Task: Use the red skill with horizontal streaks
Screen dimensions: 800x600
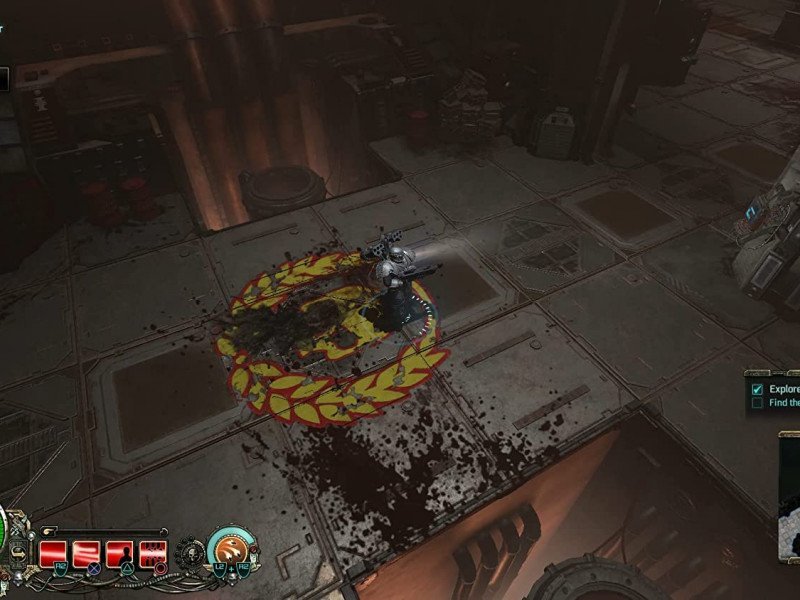Action: tap(88, 551)
